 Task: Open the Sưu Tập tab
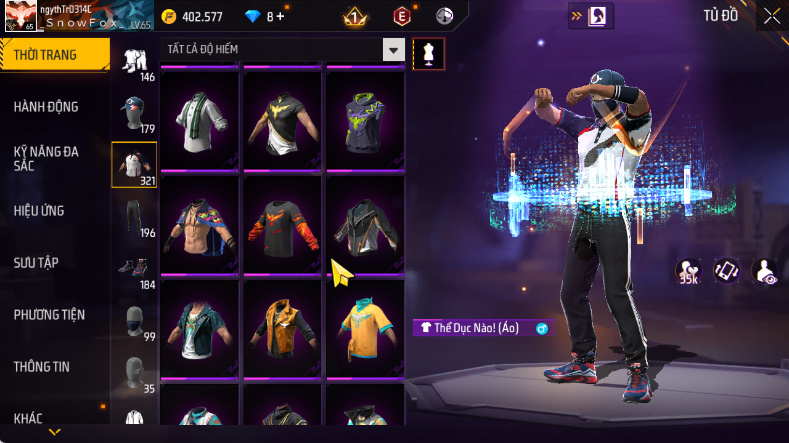(x=36, y=263)
